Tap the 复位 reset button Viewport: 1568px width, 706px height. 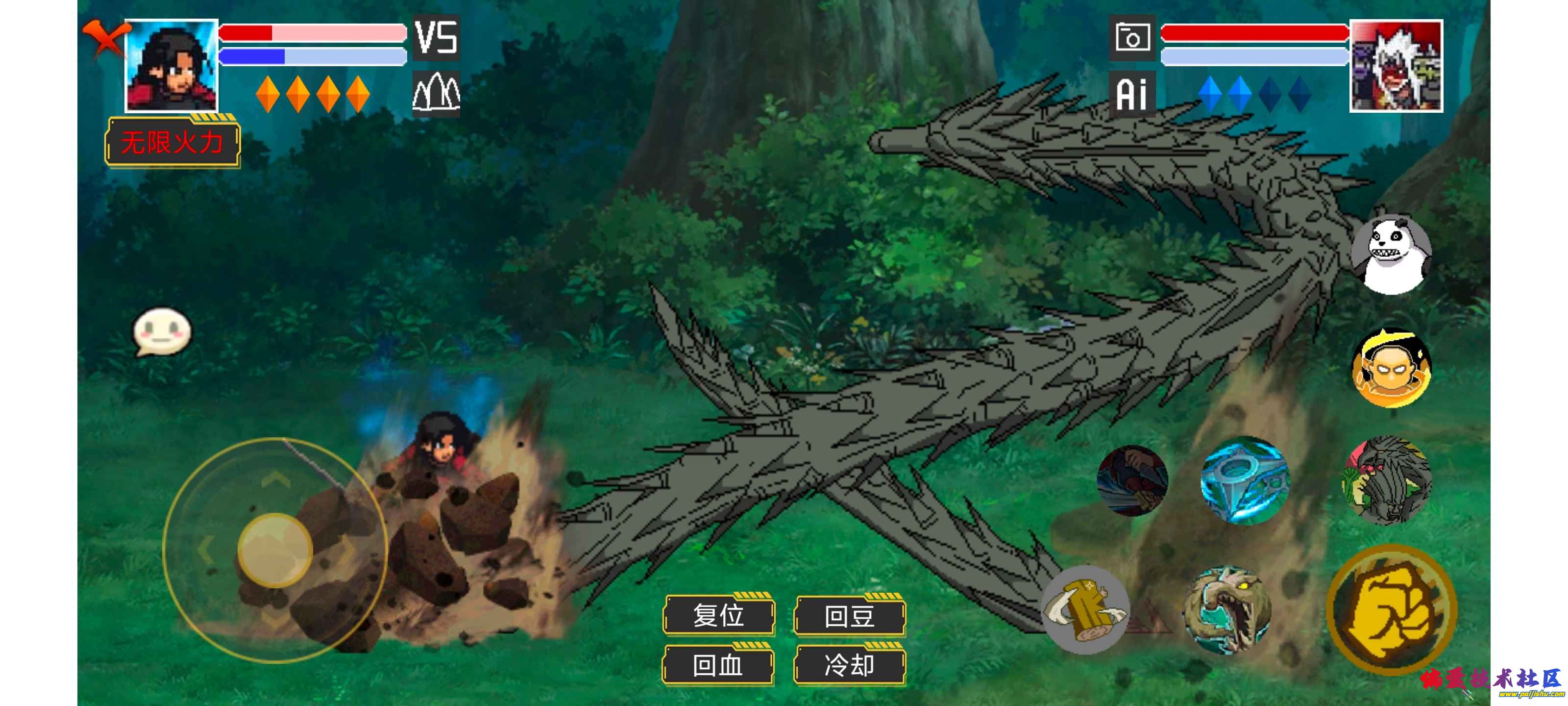pyautogui.click(x=718, y=615)
